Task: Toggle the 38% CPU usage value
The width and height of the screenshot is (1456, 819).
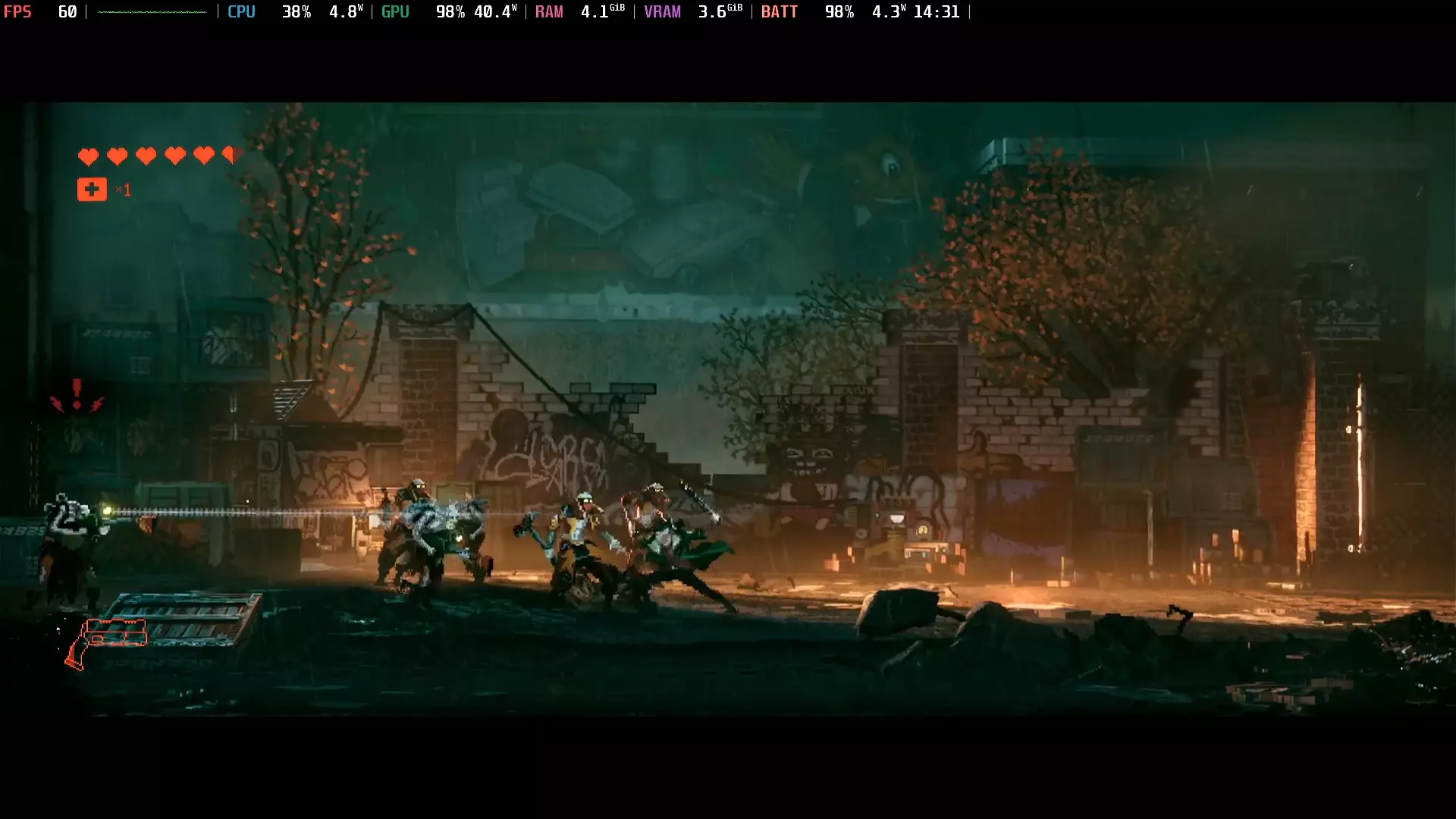Action: click(297, 11)
